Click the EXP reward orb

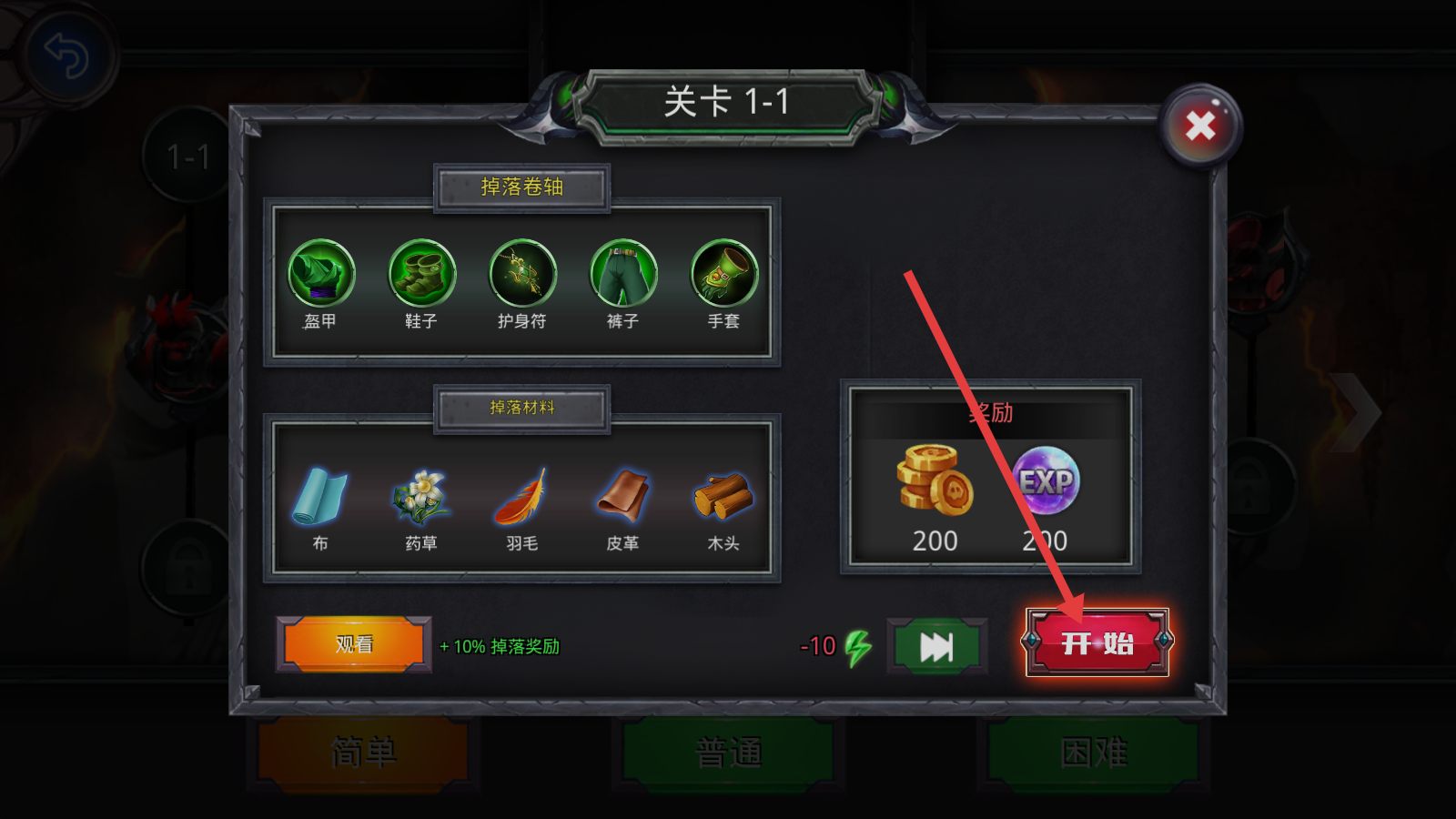coord(1046,480)
